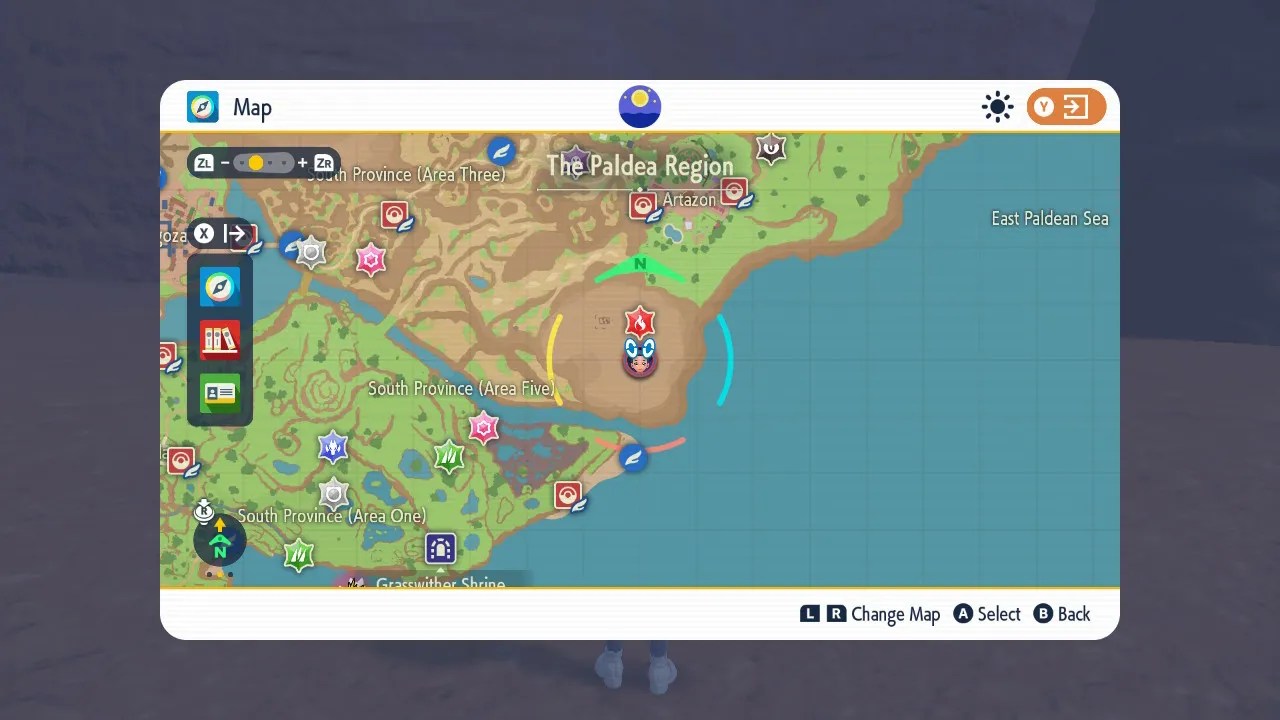Click the Pokémon Center icon in Artazon

645,206
